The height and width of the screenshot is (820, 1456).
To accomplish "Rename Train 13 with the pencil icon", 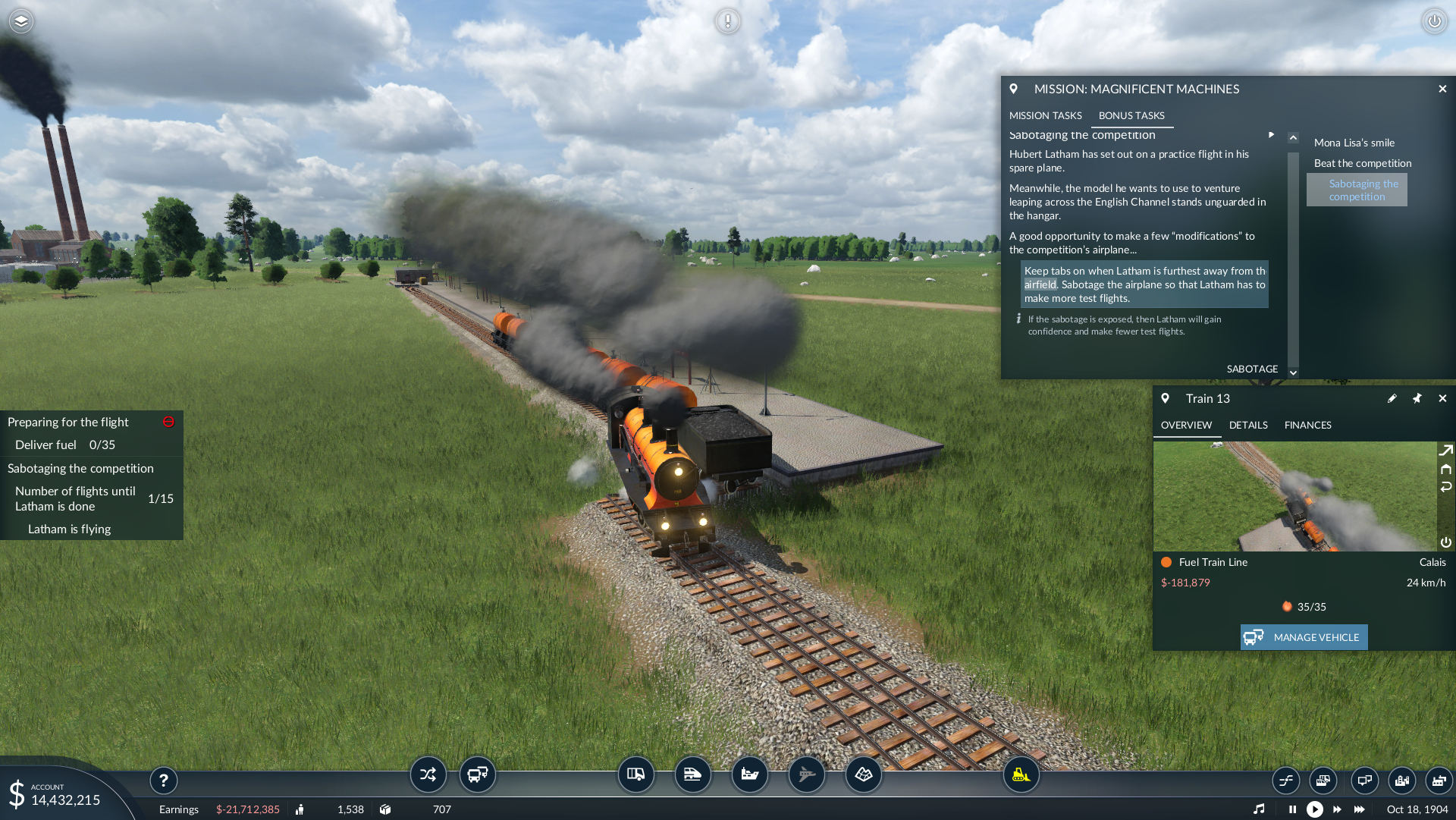I will coord(1392,398).
